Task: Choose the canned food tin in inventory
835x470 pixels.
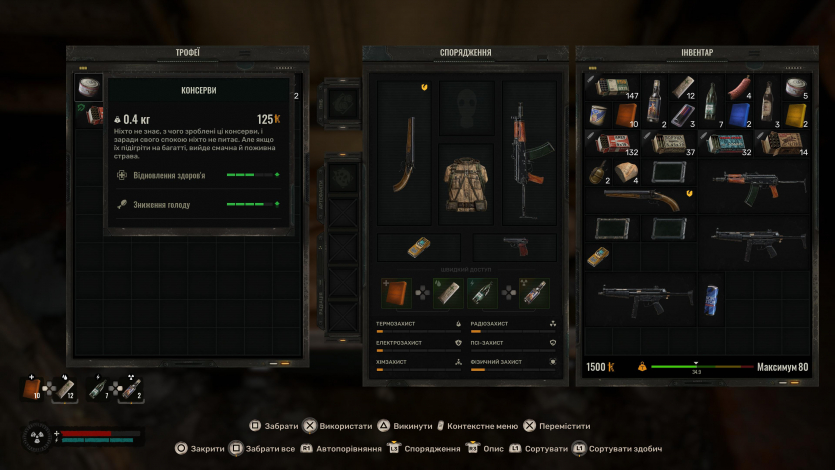Action: click(795, 88)
